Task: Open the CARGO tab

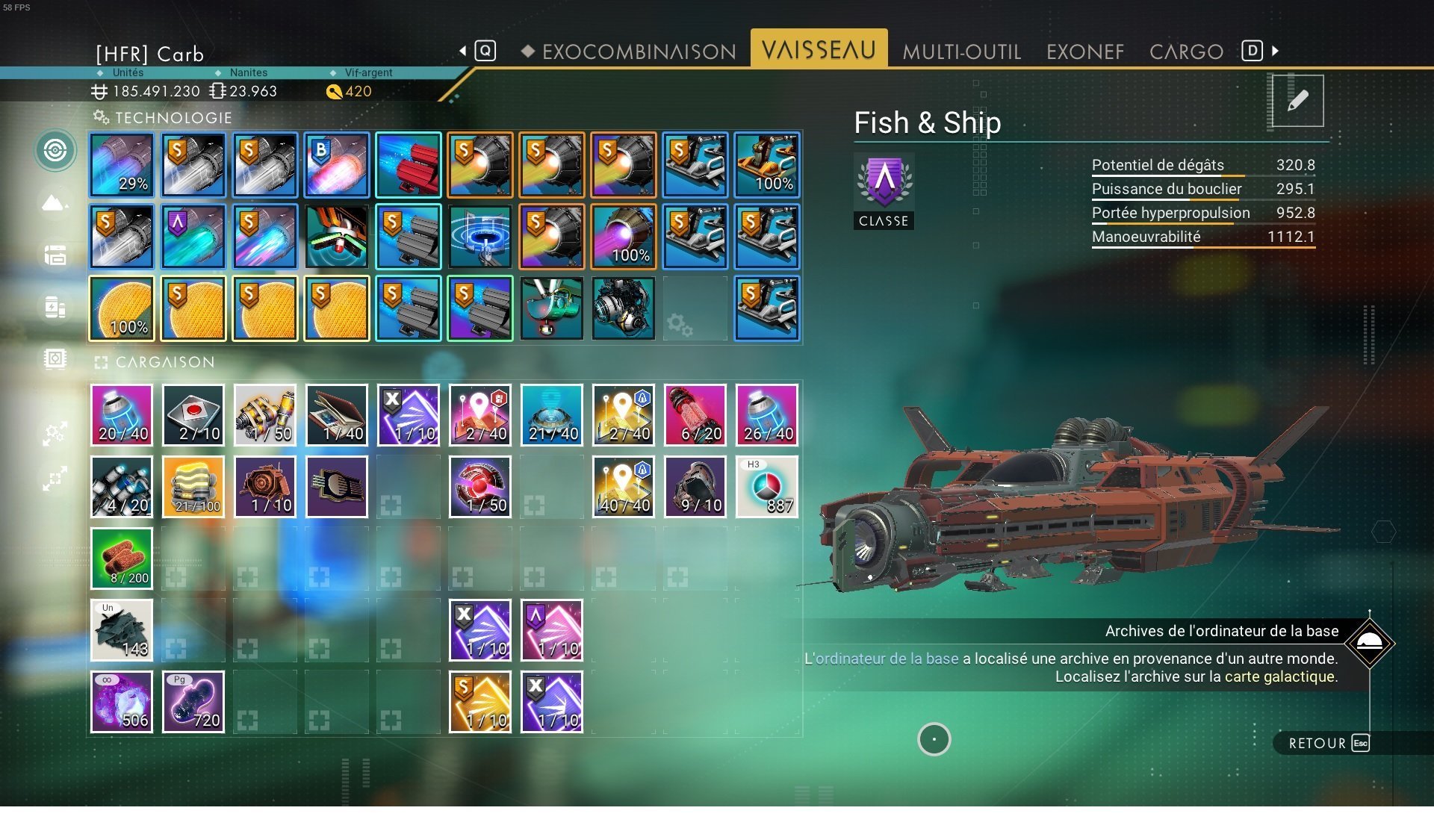Action: [1186, 52]
